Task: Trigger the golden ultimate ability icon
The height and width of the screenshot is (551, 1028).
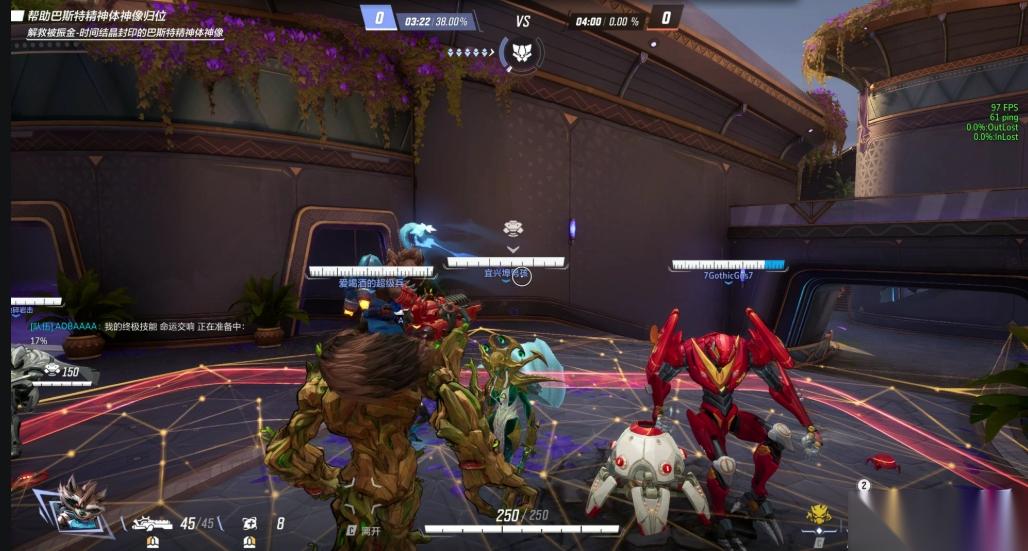Action: (x=820, y=515)
